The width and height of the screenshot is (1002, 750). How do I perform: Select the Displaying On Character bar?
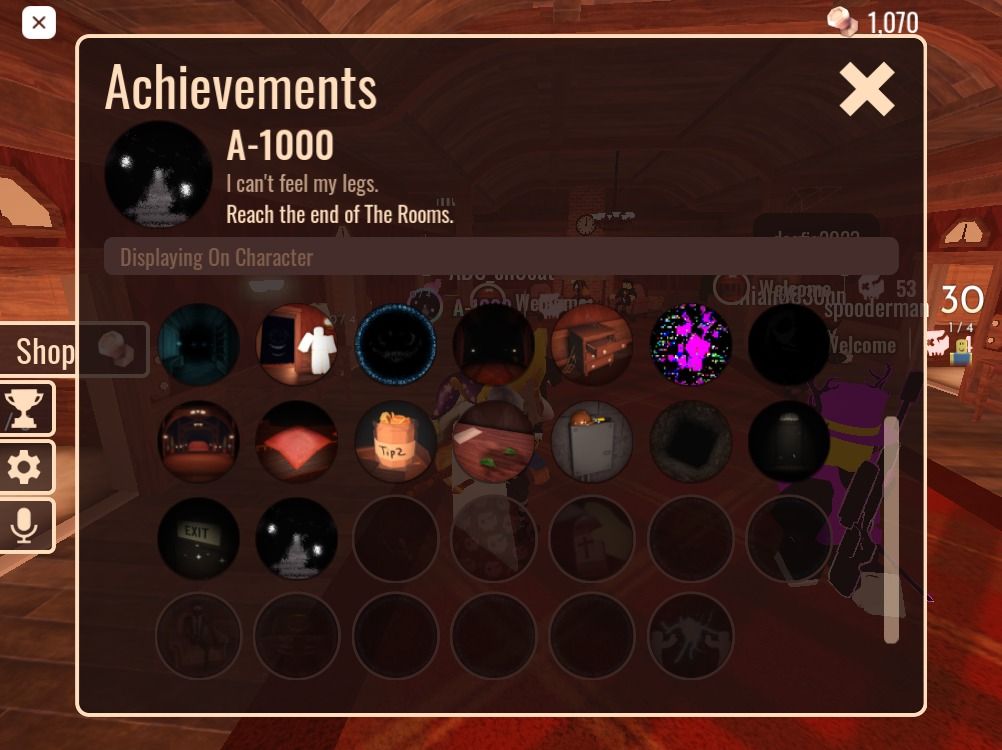[500, 257]
